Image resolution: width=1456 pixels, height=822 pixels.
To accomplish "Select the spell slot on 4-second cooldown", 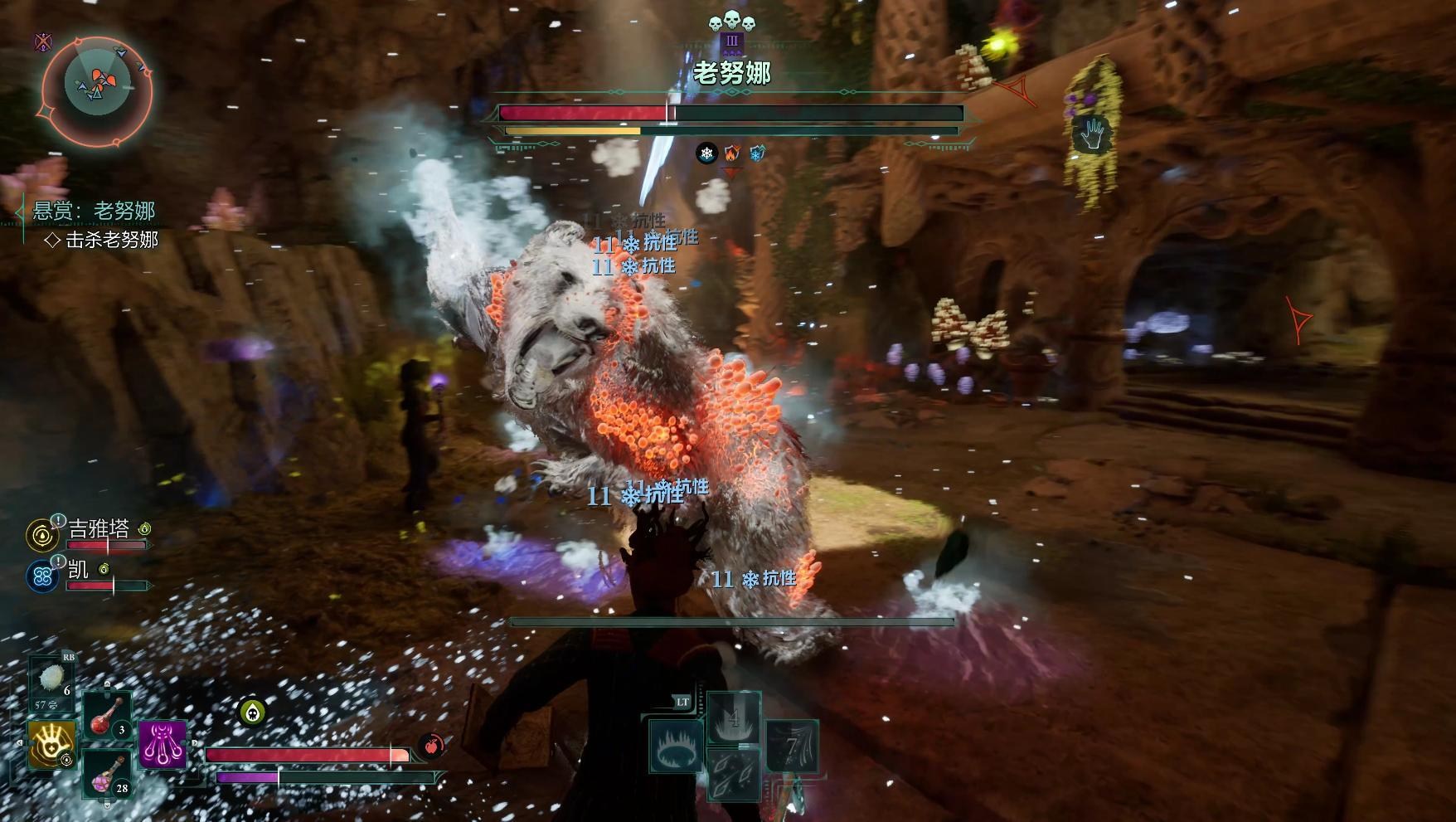I will tap(734, 718).
